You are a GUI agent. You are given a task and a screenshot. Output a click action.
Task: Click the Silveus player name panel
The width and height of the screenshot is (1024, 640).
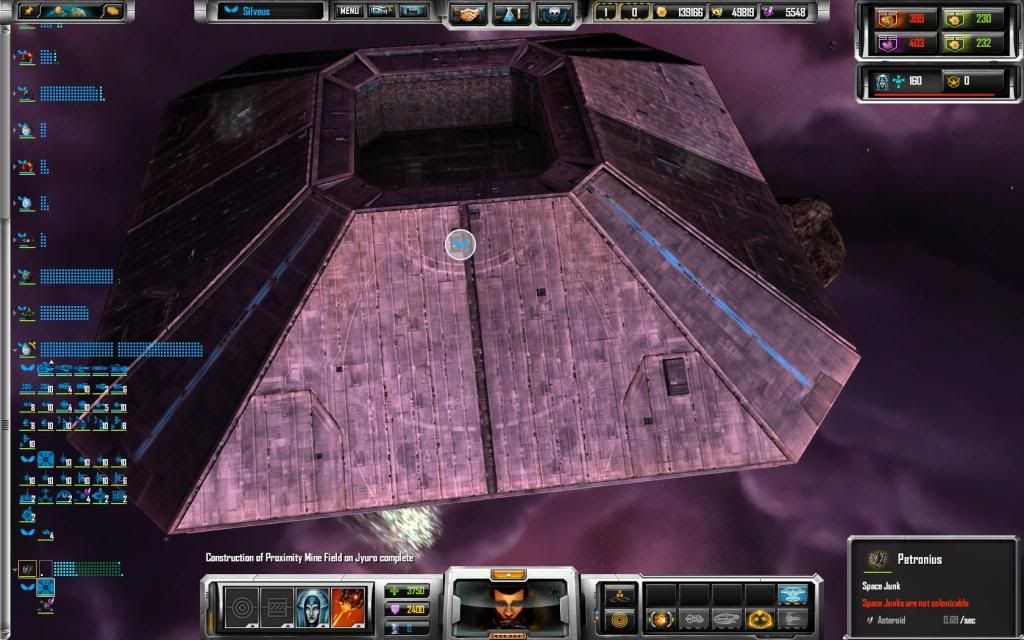tap(272, 12)
